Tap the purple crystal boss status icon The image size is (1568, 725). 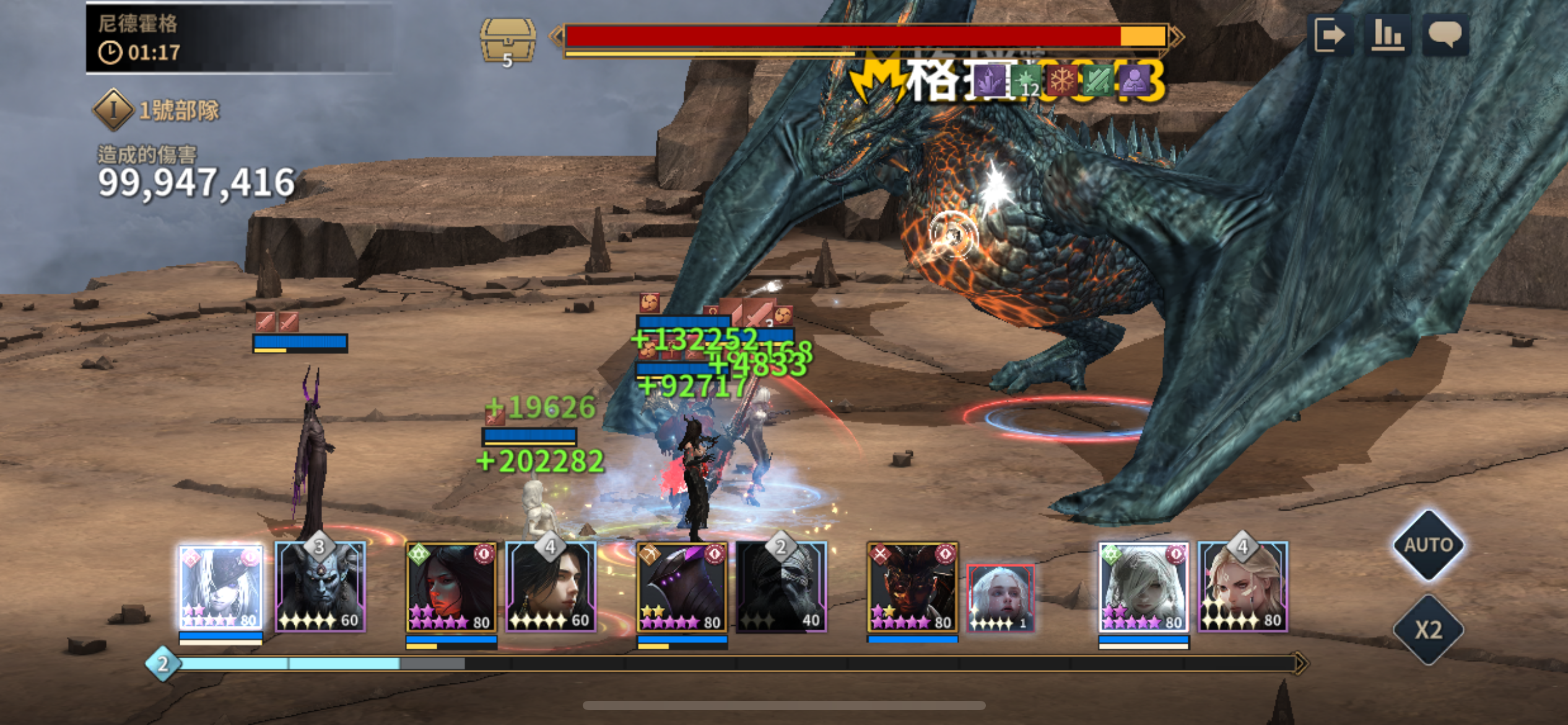pos(989,81)
